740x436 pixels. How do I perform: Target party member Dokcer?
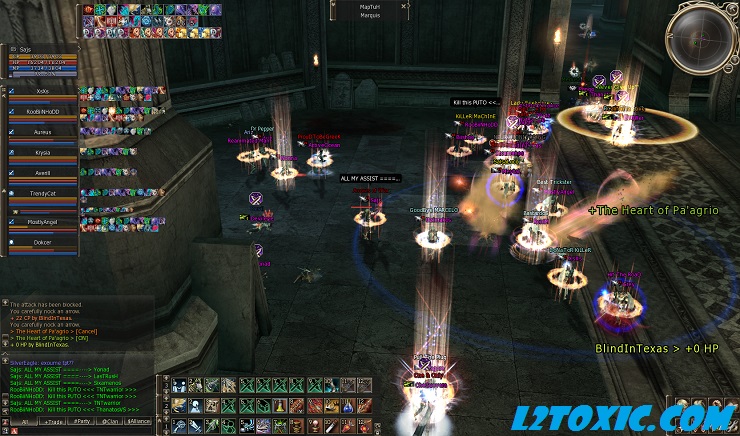coord(42,242)
